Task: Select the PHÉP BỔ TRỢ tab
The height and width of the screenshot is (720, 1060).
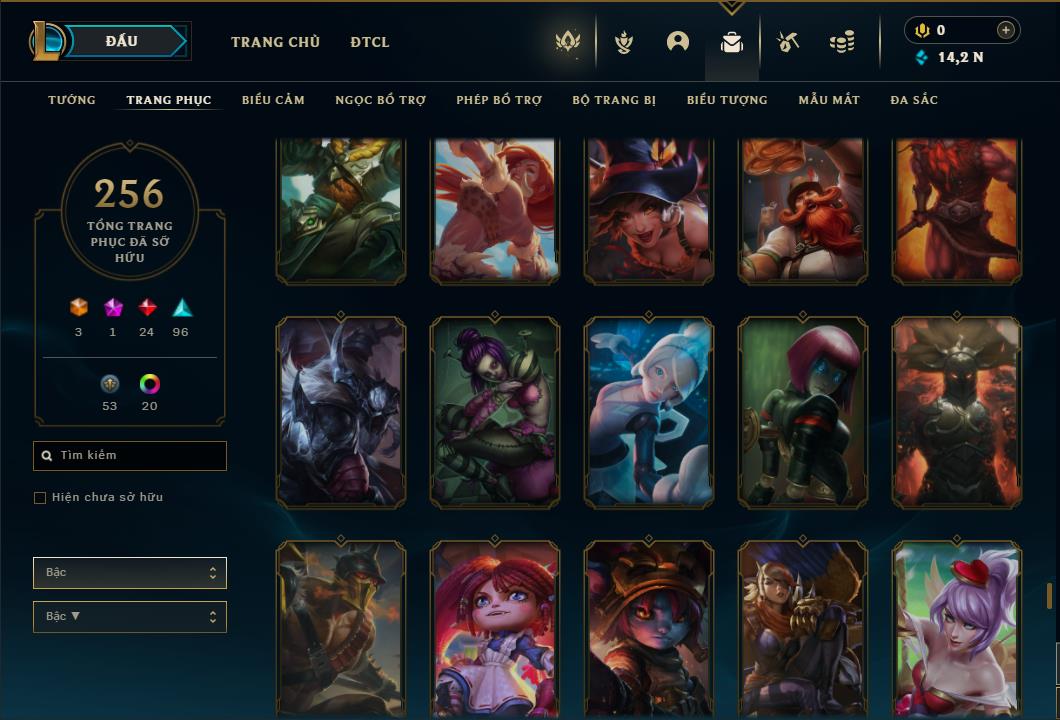Action: coord(499,100)
